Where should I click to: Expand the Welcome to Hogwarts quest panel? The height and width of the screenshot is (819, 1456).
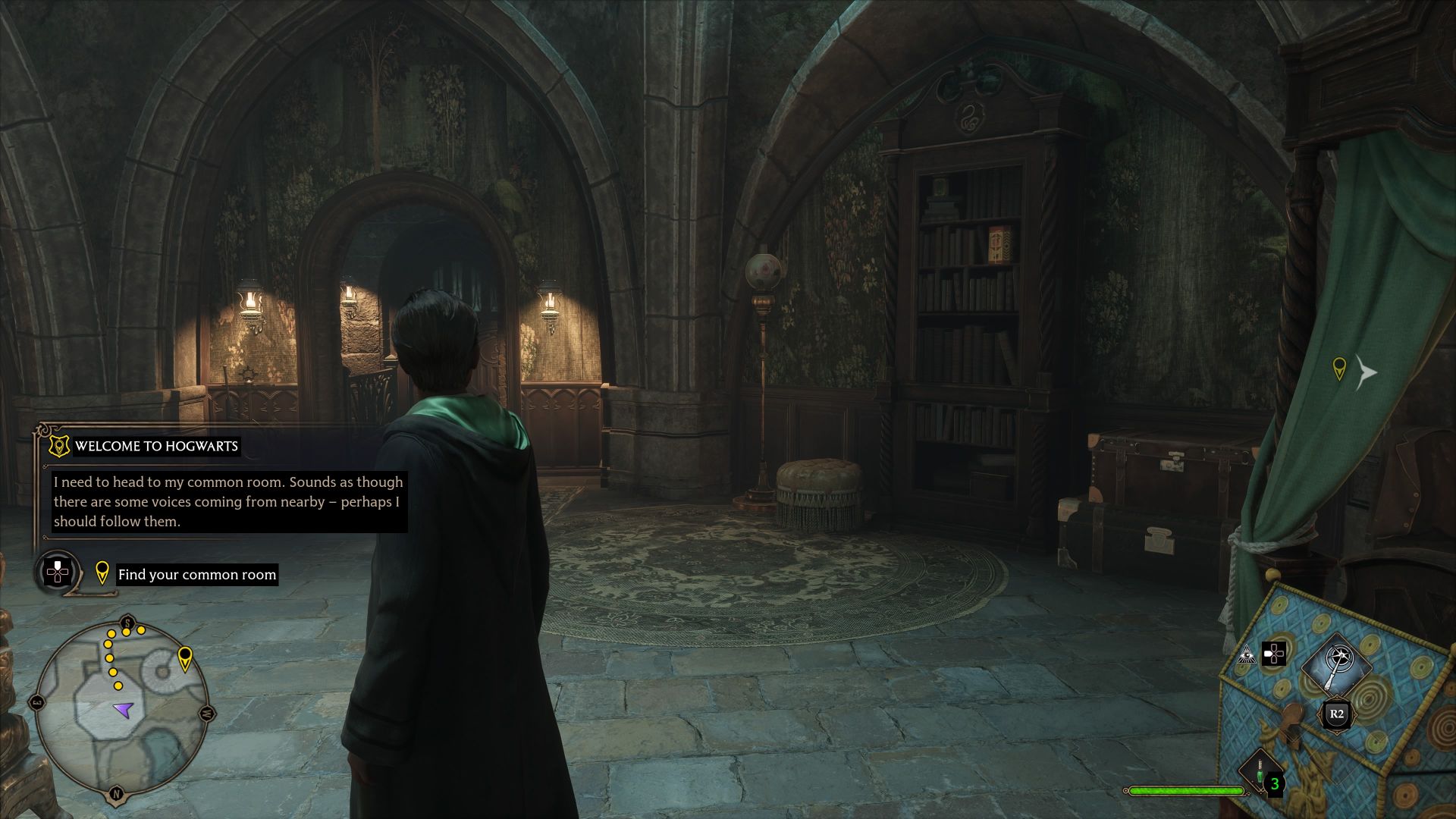156,446
